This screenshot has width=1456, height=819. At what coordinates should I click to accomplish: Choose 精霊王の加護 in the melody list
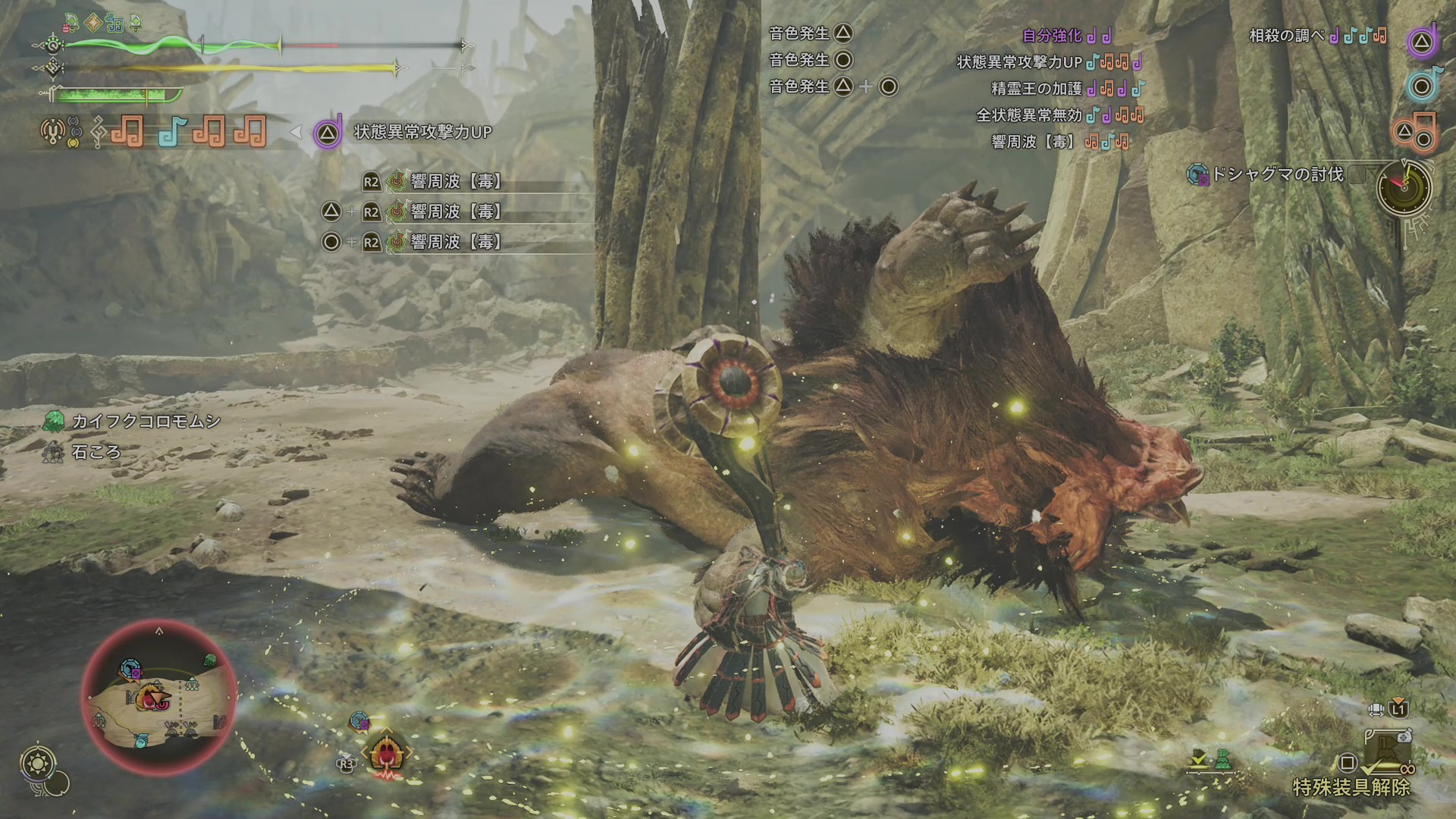(1037, 89)
